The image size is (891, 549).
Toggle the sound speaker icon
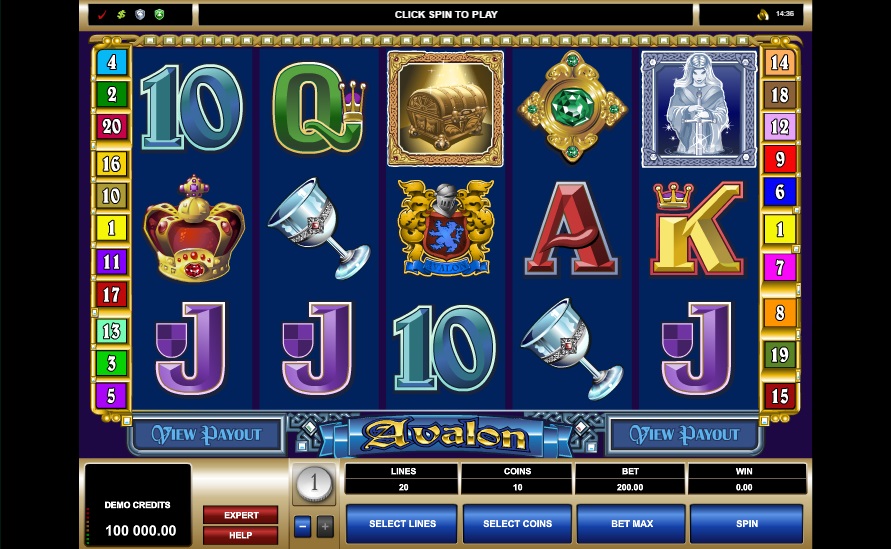tap(761, 14)
